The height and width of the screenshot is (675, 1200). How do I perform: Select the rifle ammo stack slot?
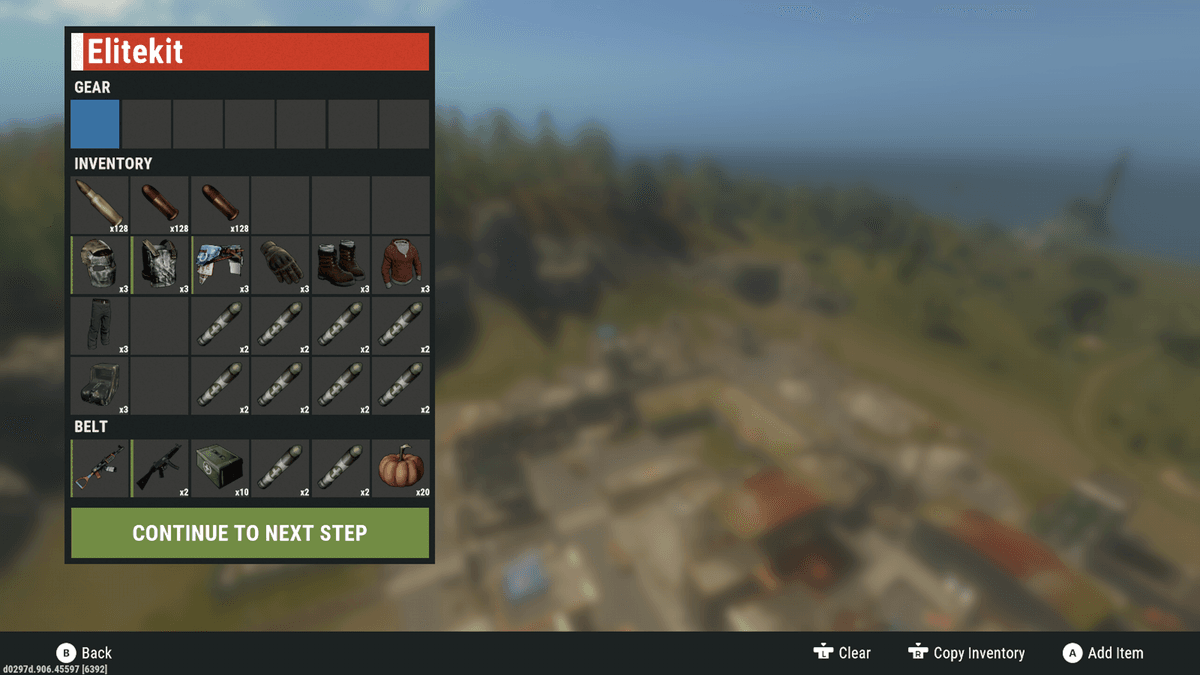tap(100, 205)
